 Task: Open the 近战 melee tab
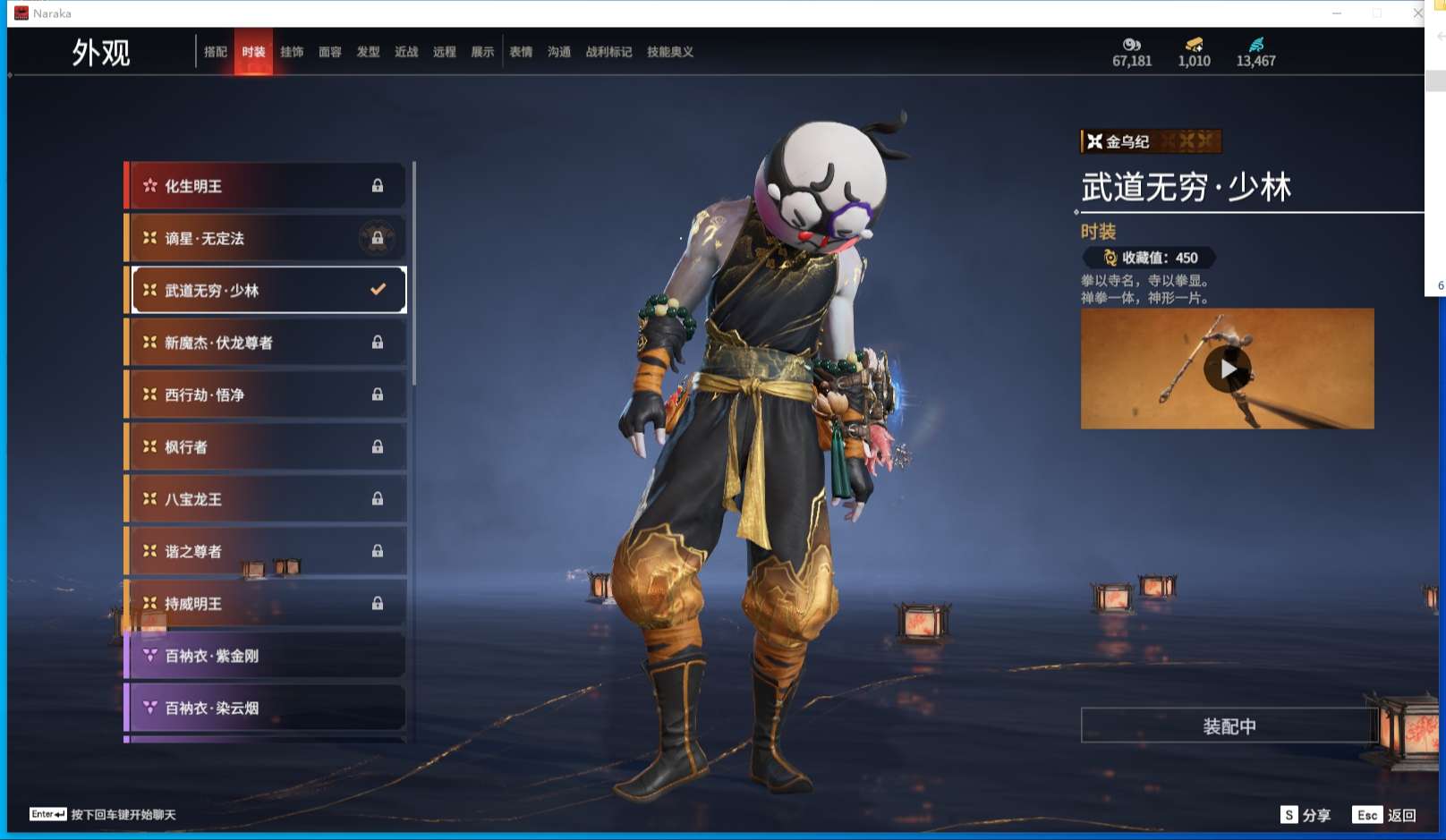pos(406,52)
